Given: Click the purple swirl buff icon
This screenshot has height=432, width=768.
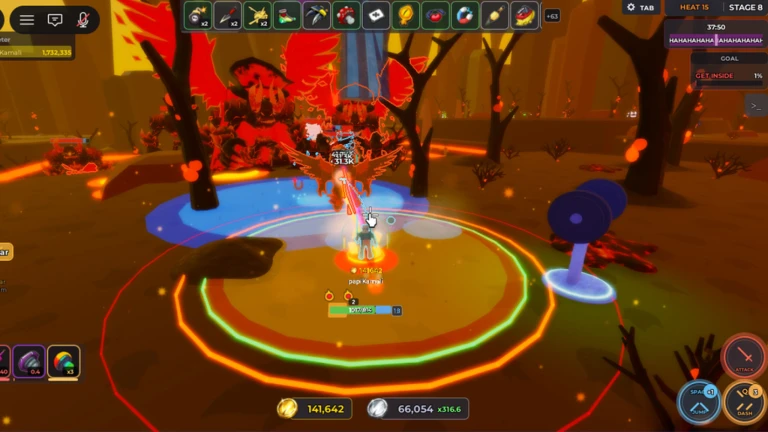Looking at the screenshot, I should [x=28, y=362].
